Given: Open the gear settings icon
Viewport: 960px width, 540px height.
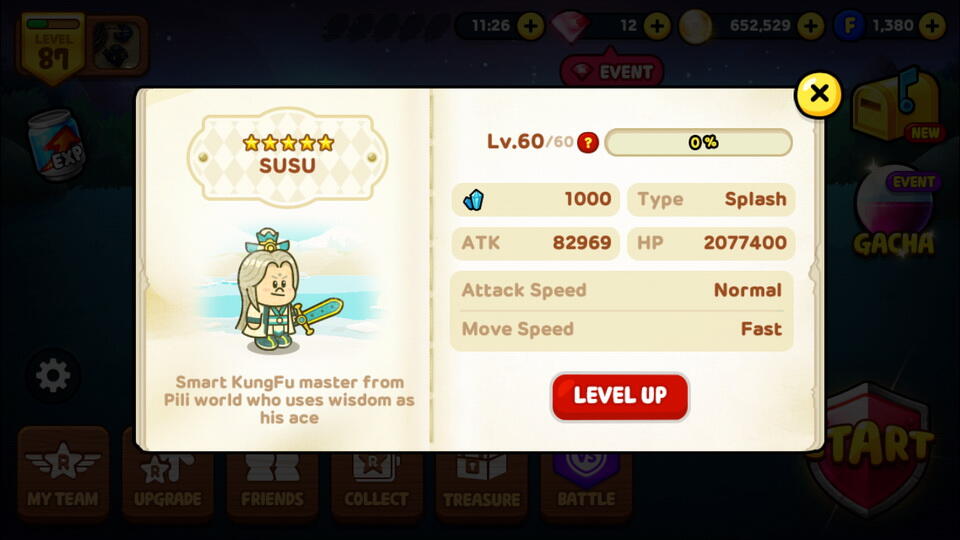Looking at the screenshot, I should (x=52, y=376).
